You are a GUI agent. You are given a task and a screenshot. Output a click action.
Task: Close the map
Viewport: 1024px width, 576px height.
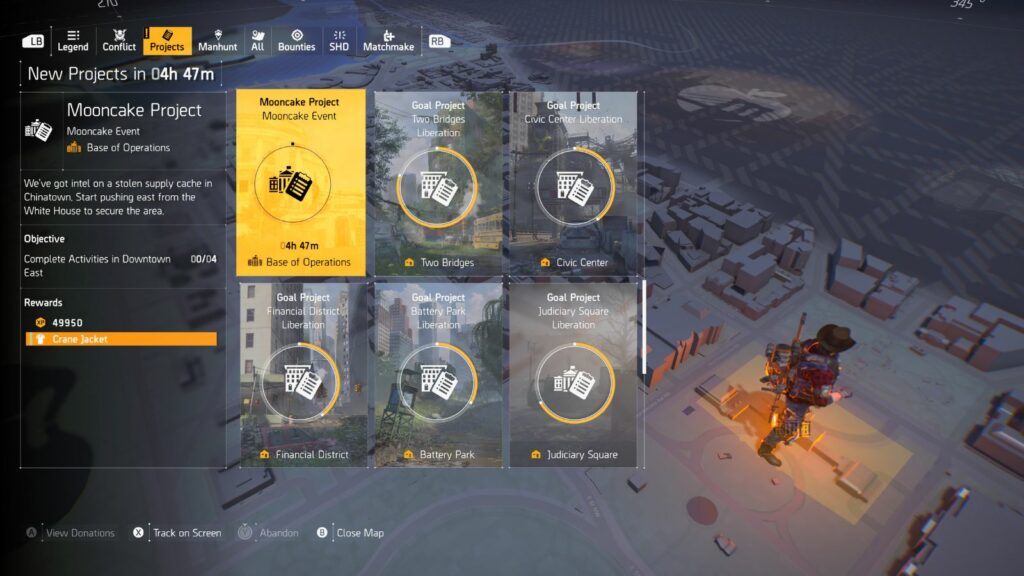click(x=359, y=533)
